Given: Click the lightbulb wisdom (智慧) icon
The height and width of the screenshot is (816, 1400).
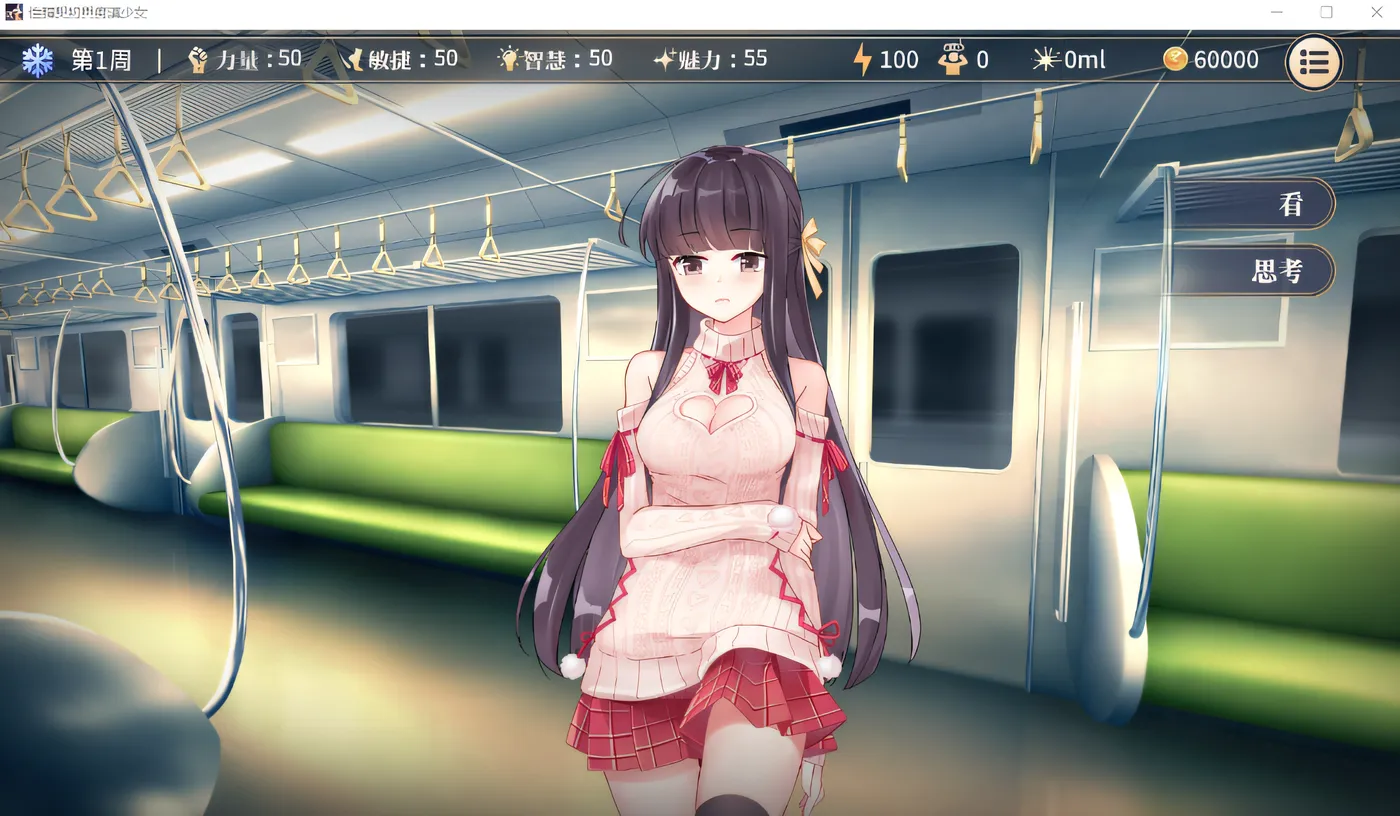Looking at the screenshot, I should pos(510,59).
